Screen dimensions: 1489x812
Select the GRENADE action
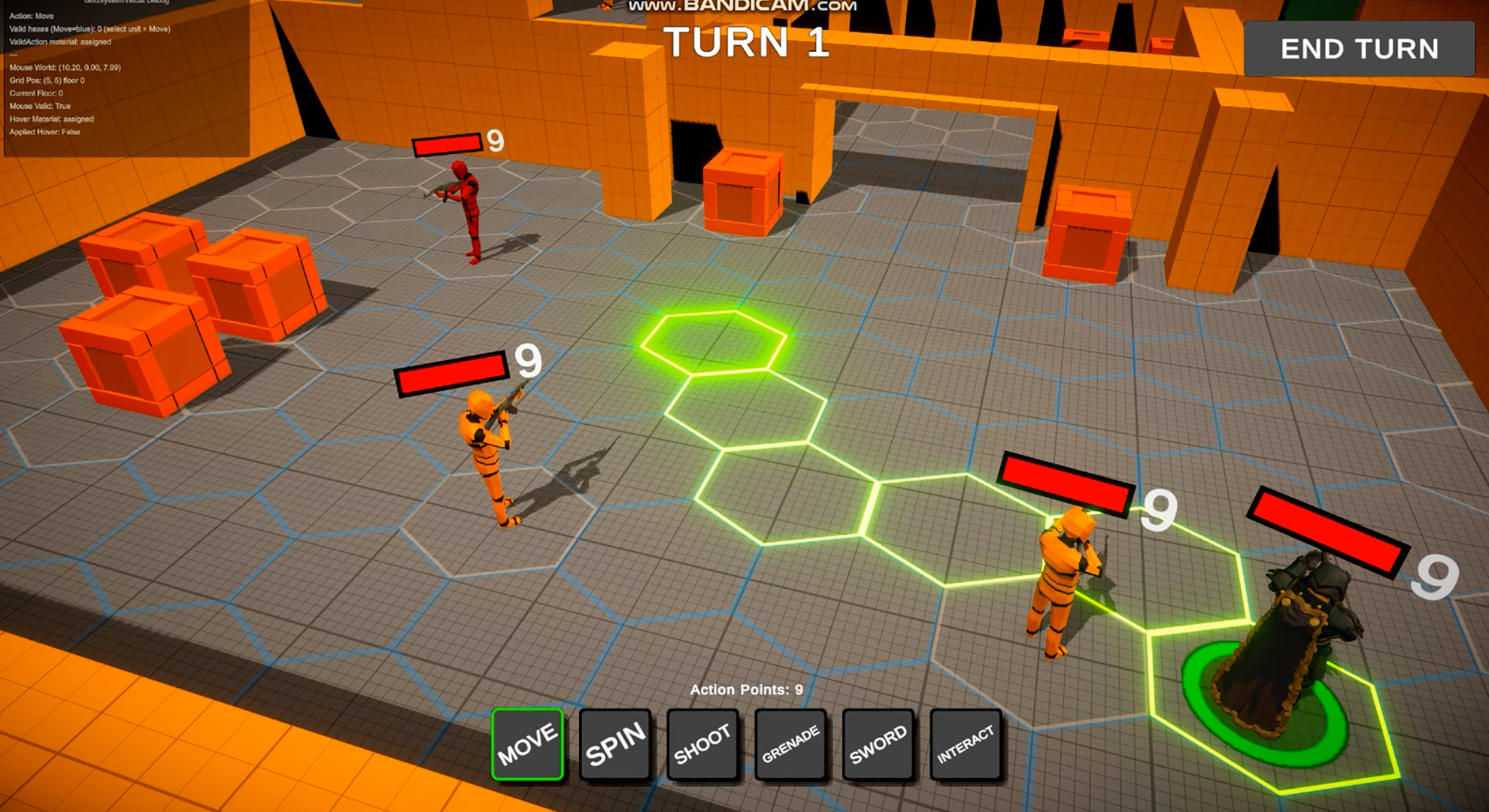point(790,744)
